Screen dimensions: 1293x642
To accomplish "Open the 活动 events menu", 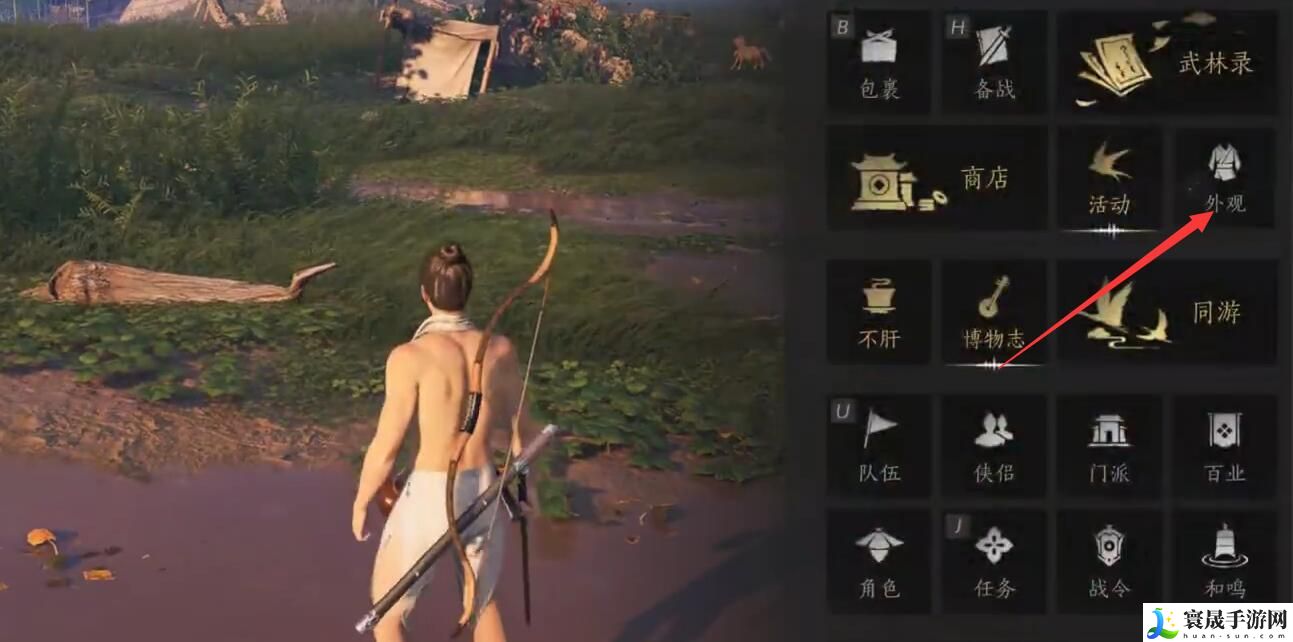I will 1109,180.
